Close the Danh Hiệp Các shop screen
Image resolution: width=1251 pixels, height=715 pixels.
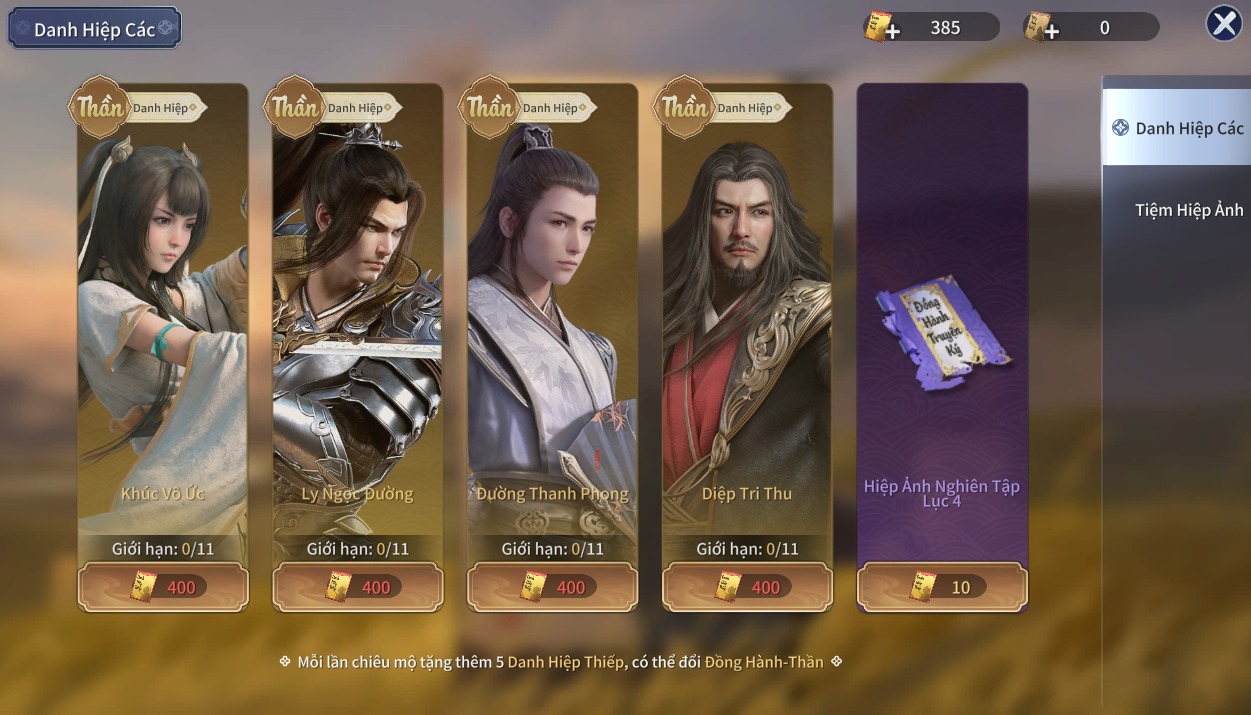[x=1224, y=23]
